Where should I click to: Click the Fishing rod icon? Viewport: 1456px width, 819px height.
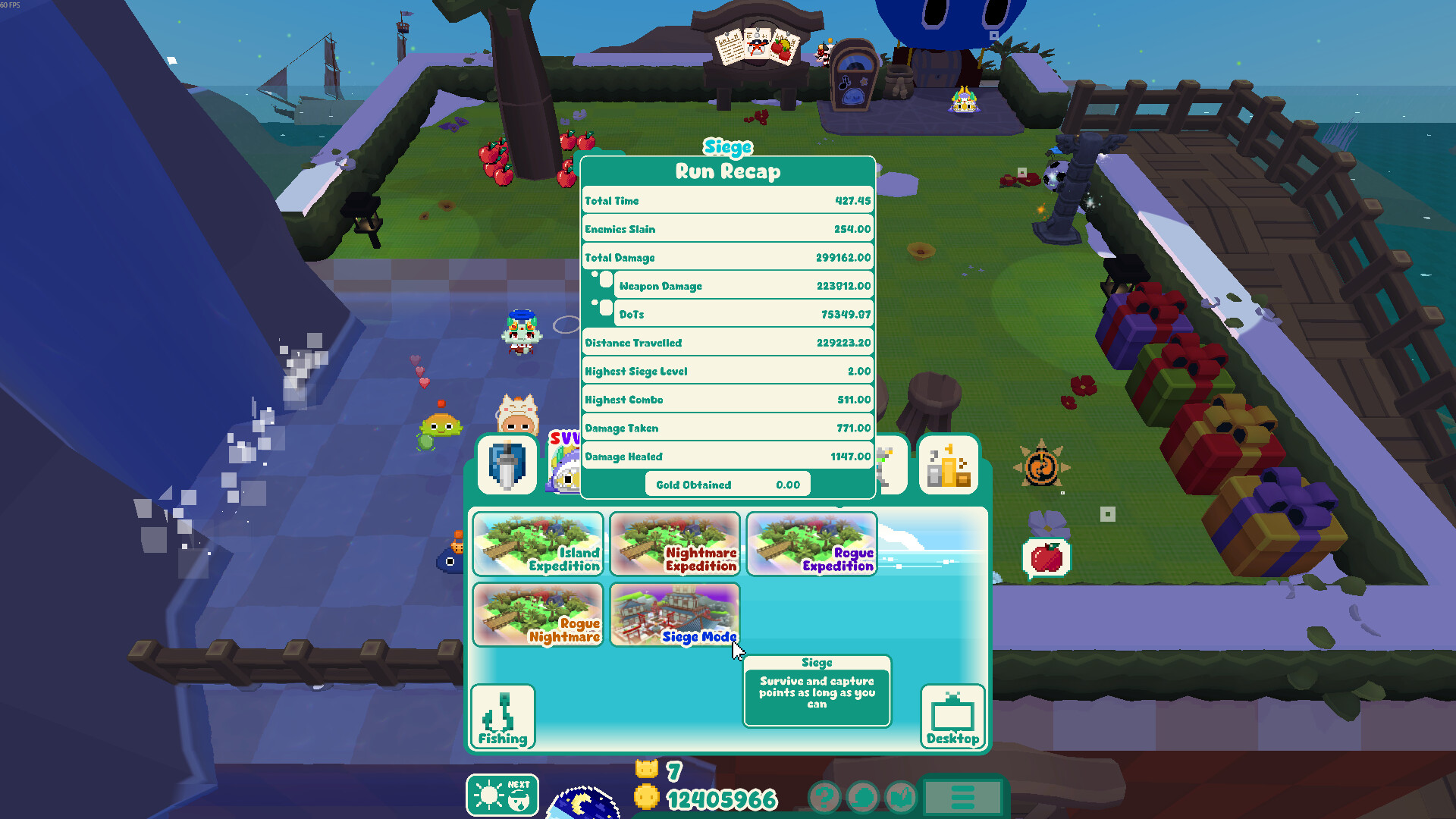coord(503,715)
